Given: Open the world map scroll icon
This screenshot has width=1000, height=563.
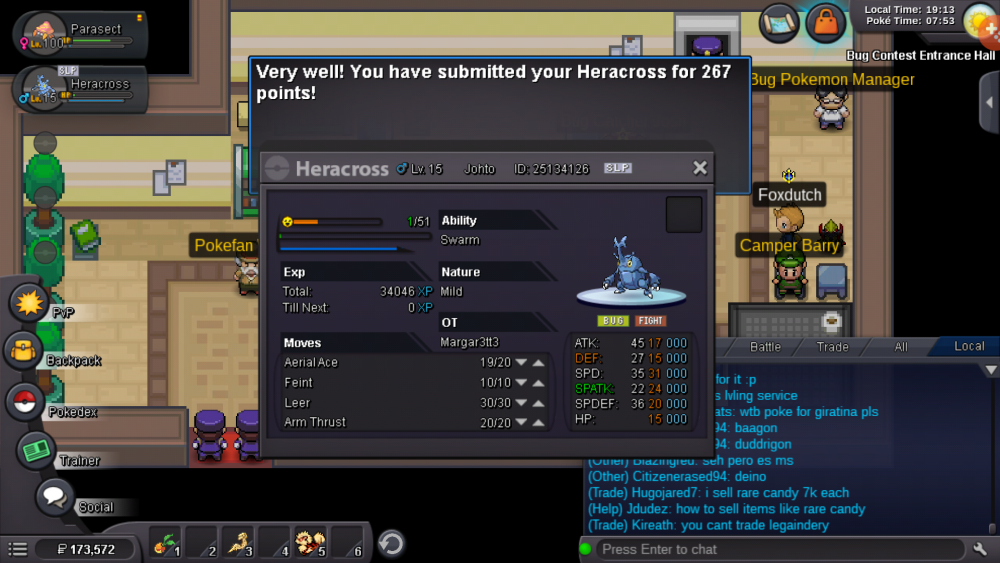Looking at the screenshot, I should [x=779, y=23].
